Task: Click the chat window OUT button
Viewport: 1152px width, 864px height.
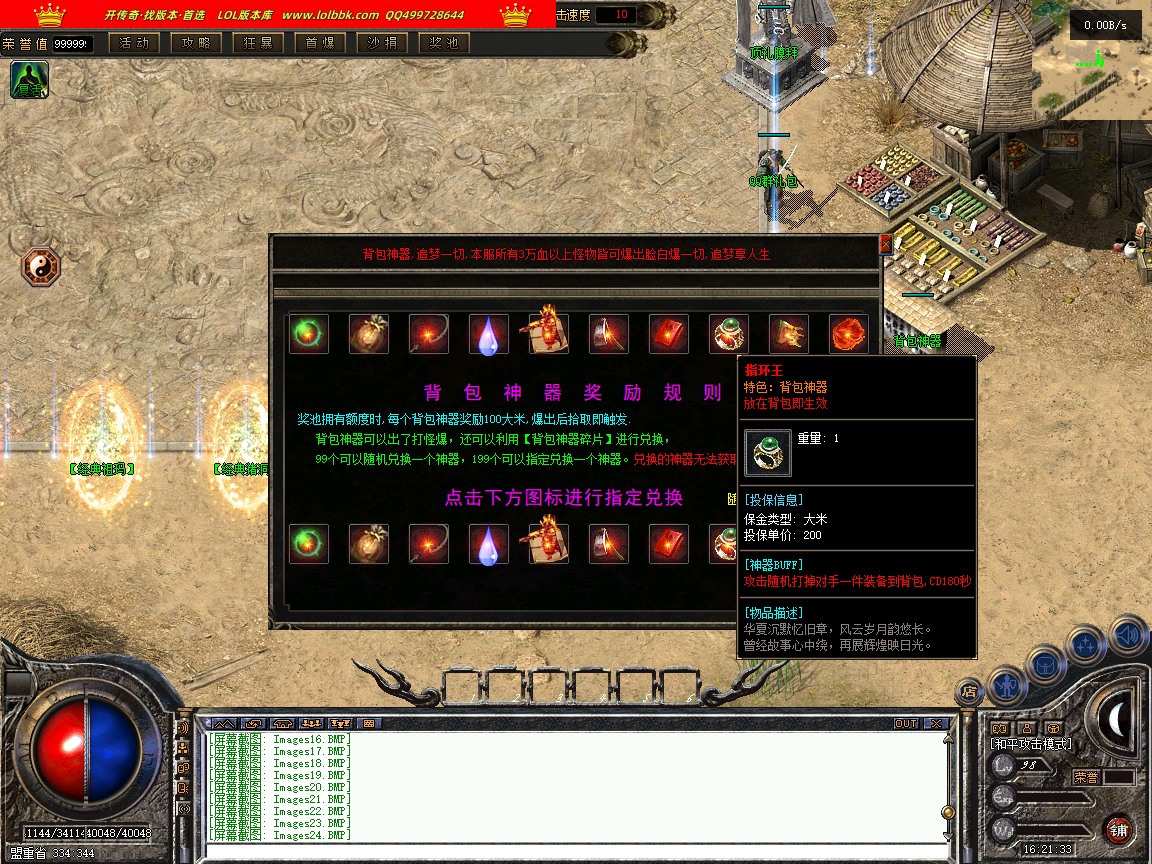Action: pyautogui.click(x=905, y=723)
